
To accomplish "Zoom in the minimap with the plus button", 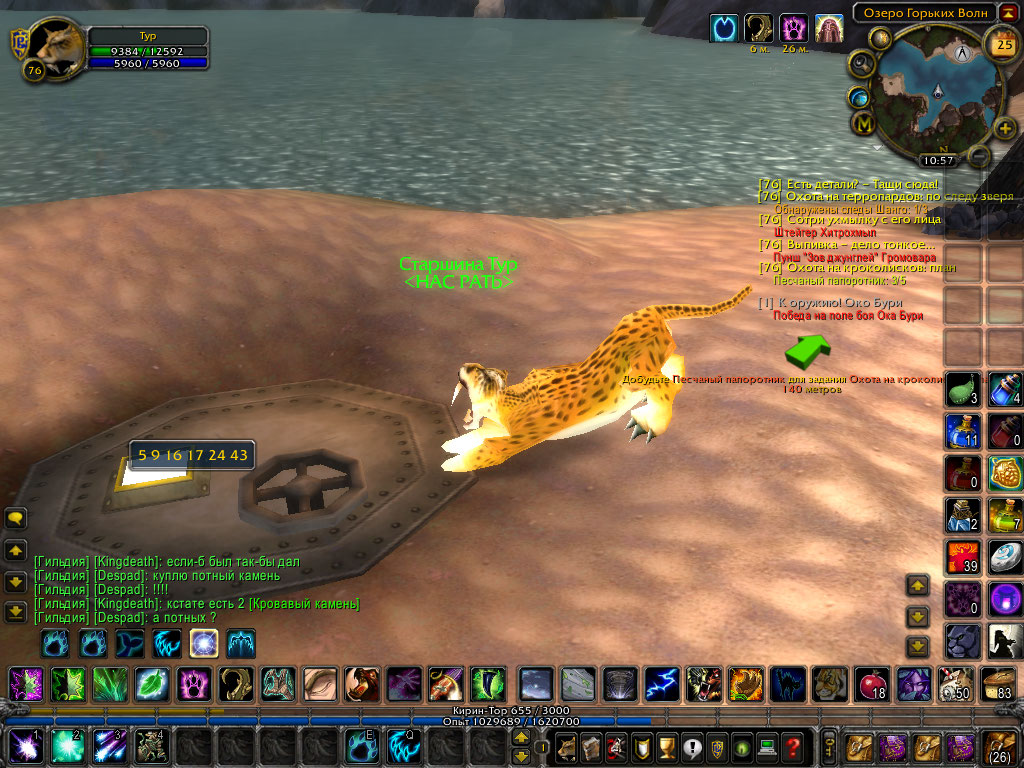I will click(x=1005, y=128).
